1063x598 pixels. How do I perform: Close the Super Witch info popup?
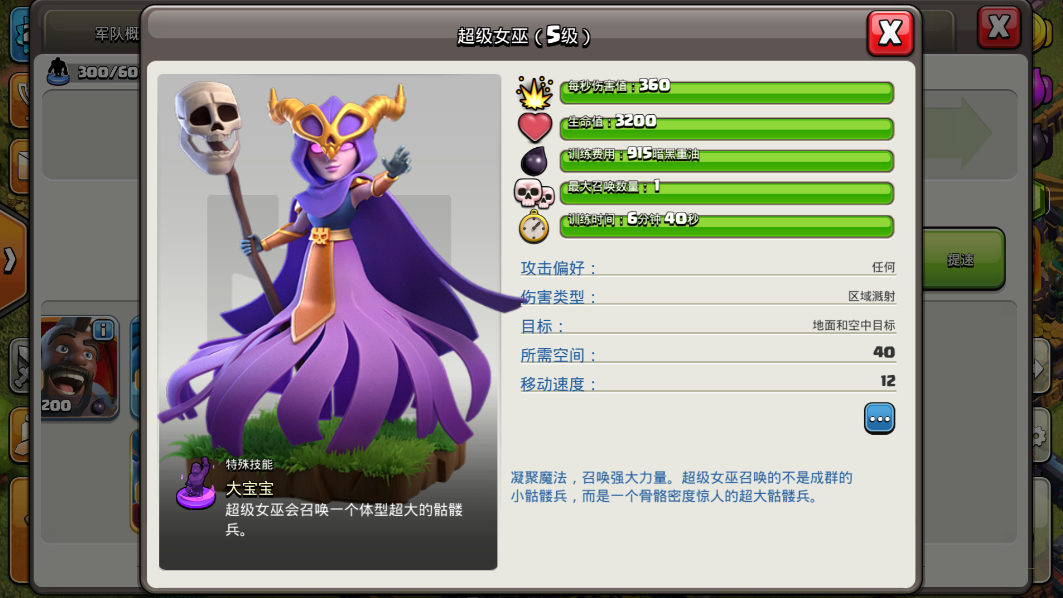point(890,33)
